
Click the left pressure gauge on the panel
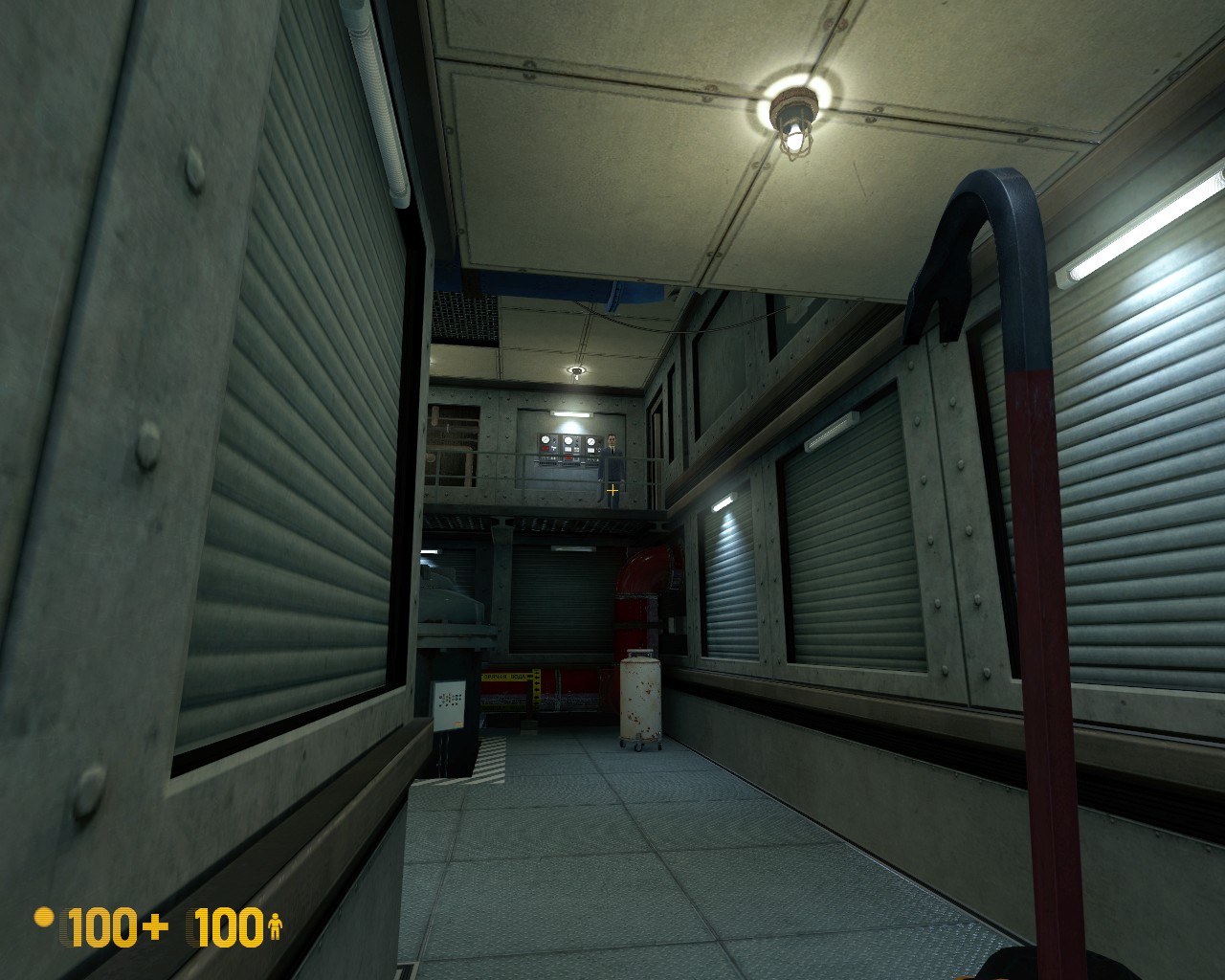point(546,439)
